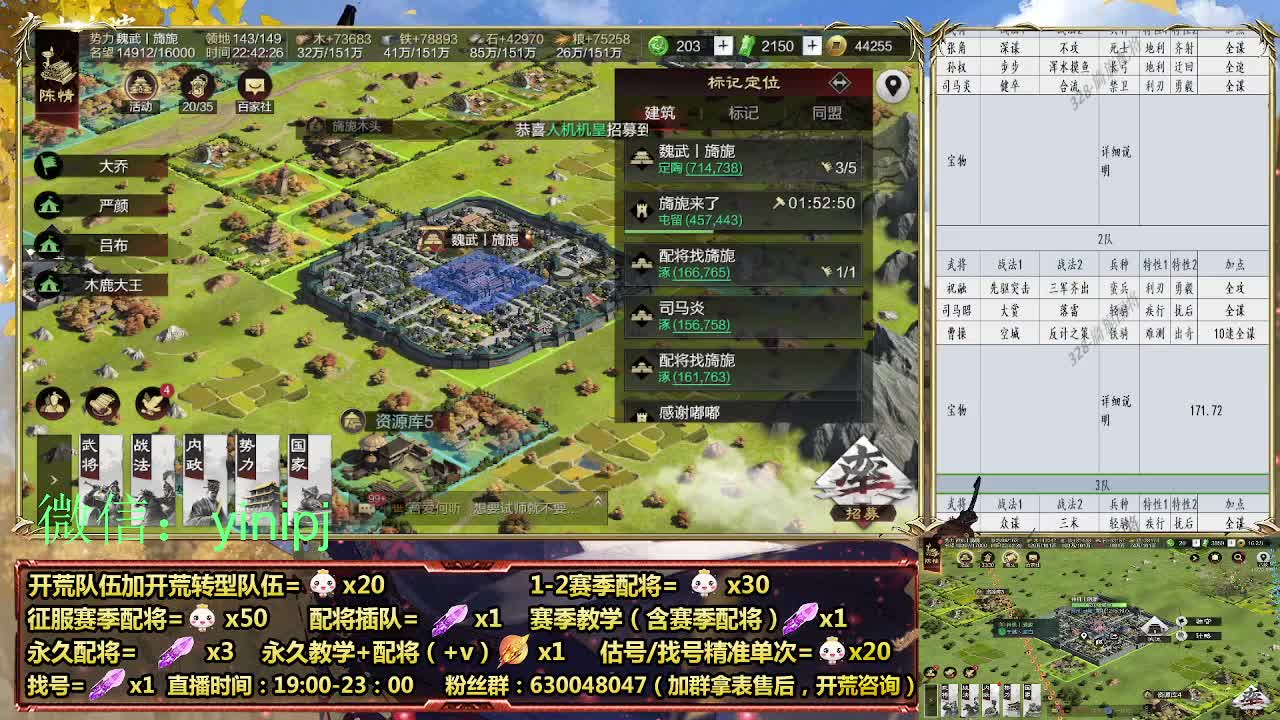The height and width of the screenshot is (720, 1280).
Task: Open the carrier pigeon mail icon with badge 4
Action: point(150,402)
